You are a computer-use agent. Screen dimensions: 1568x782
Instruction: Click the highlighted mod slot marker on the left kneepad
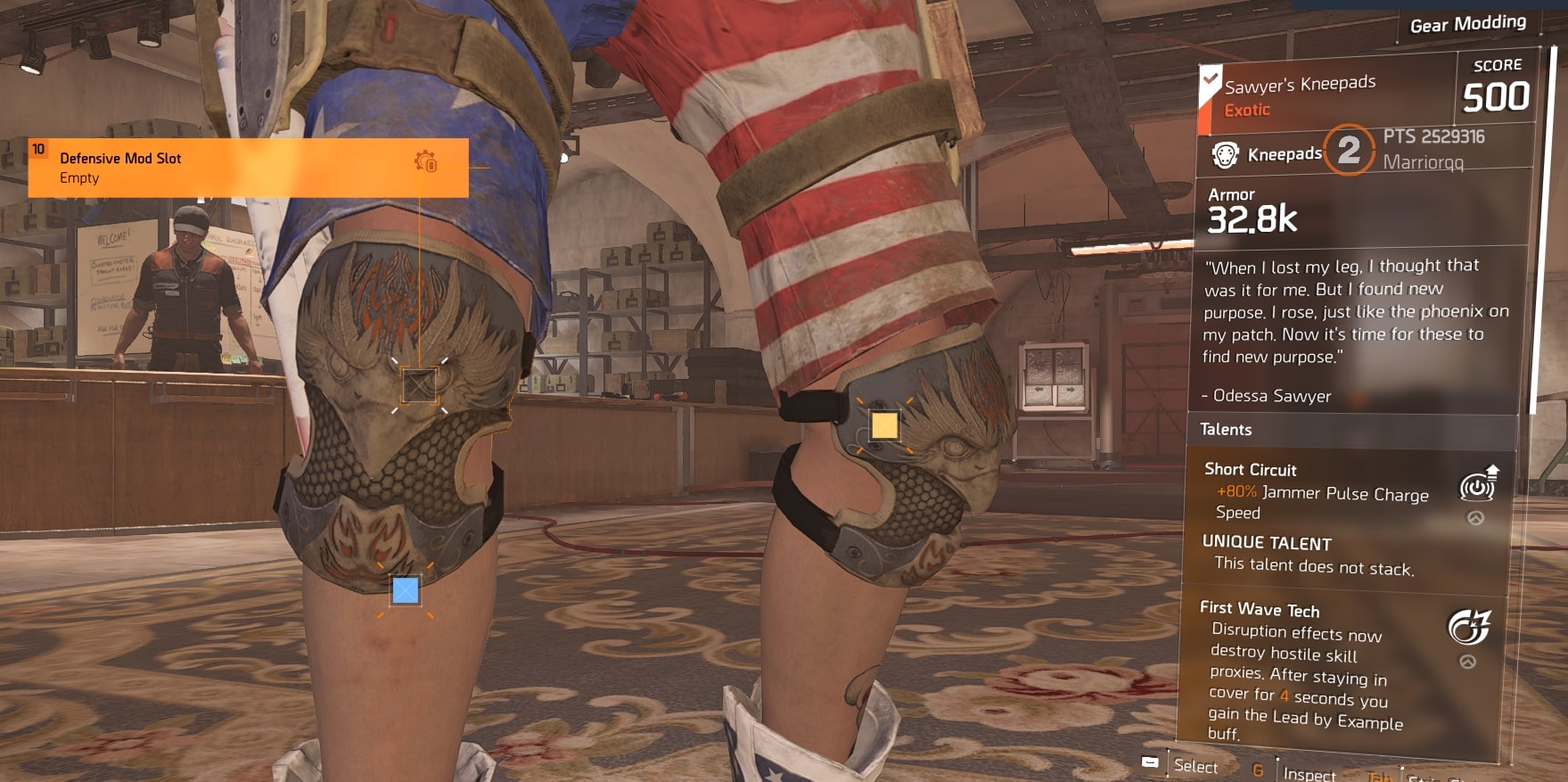pyautogui.click(x=419, y=386)
